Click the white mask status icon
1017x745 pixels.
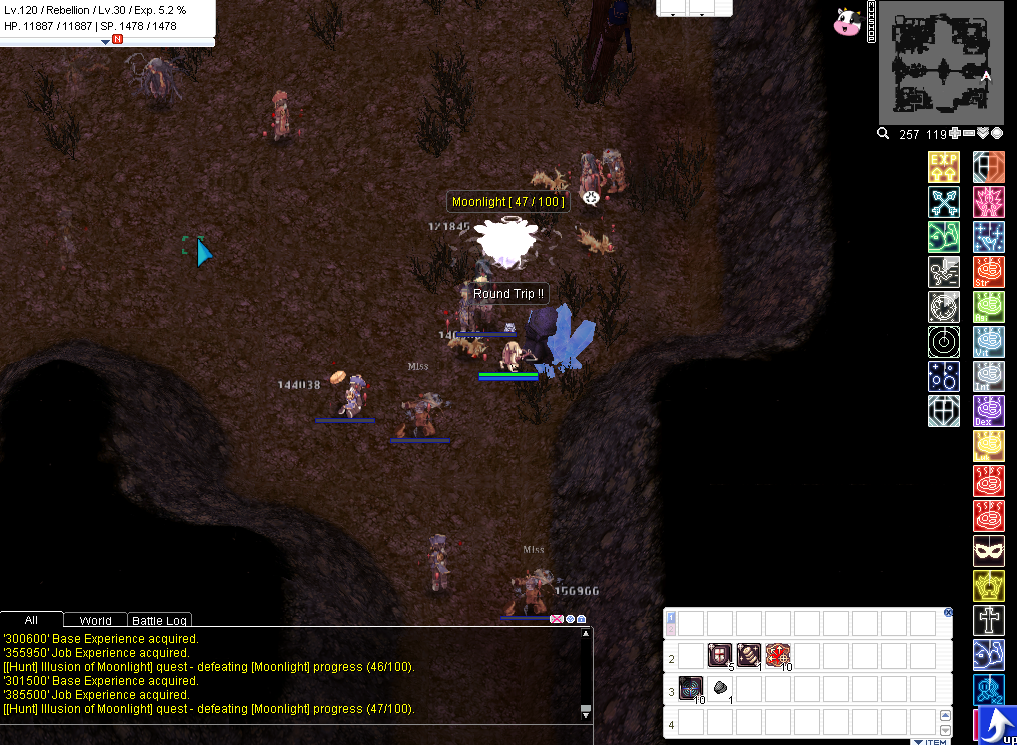(x=988, y=551)
